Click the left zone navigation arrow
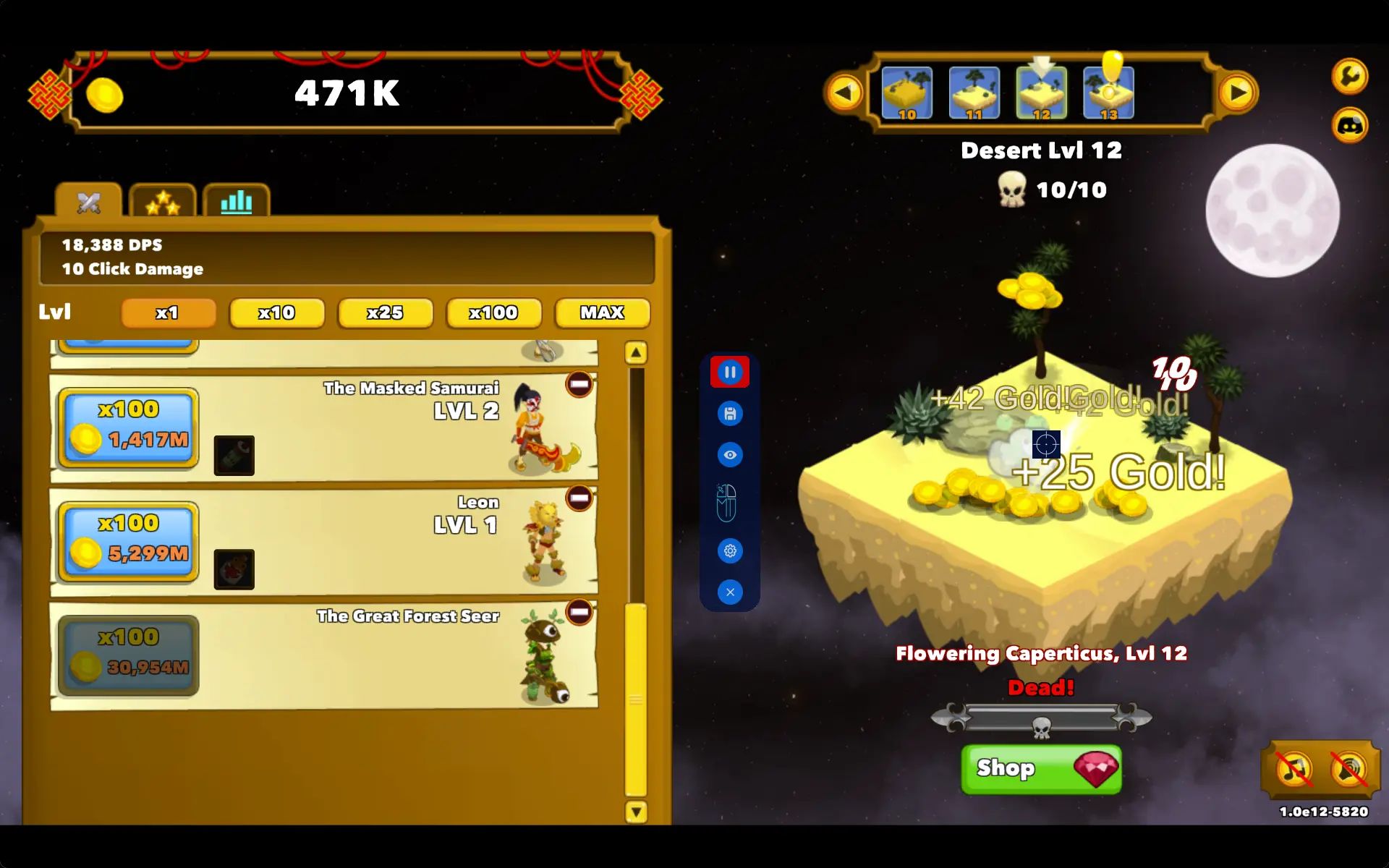The image size is (1389, 868). (844, 93)
